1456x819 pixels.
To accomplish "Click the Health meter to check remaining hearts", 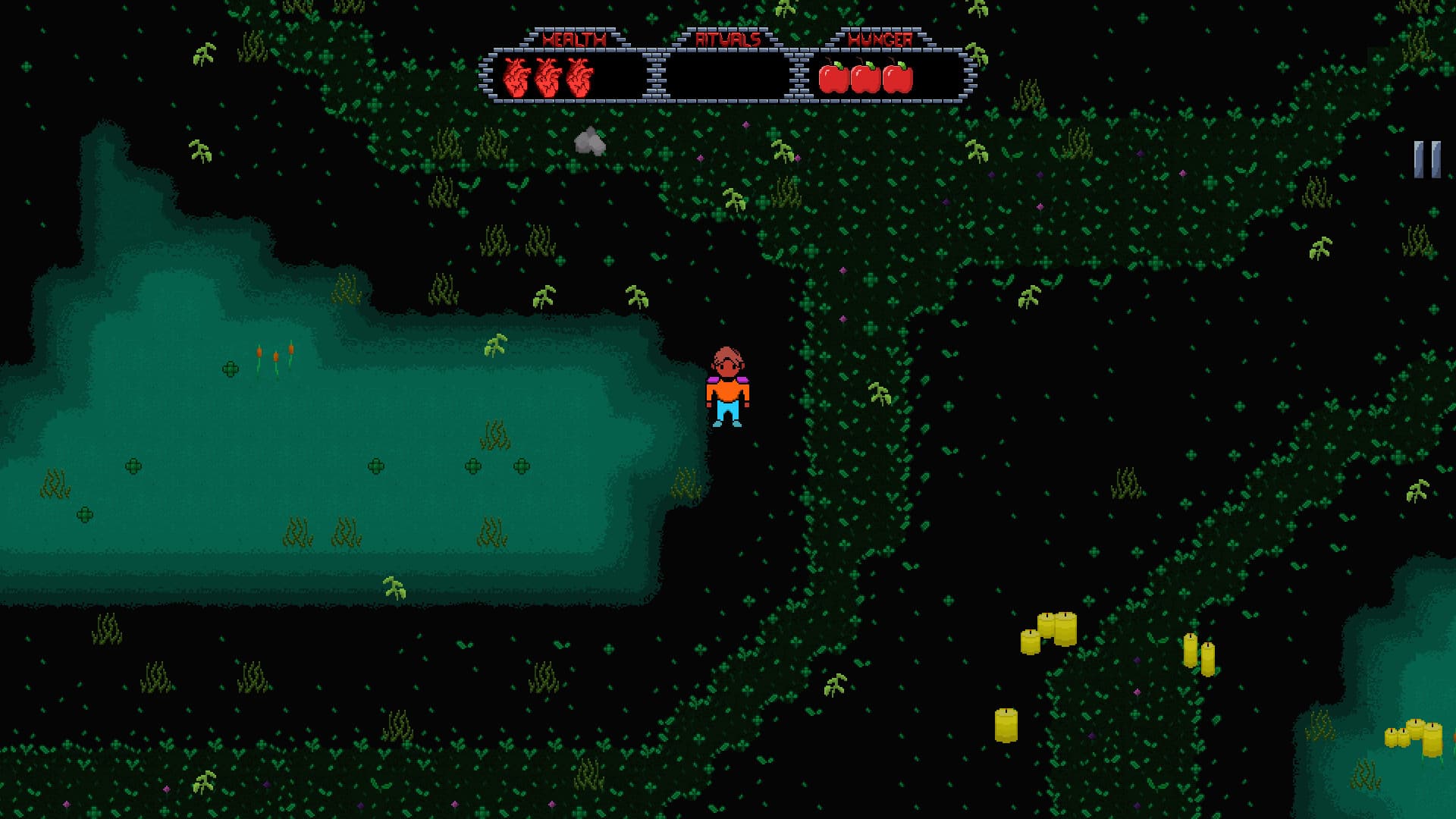I will (548, 76).
